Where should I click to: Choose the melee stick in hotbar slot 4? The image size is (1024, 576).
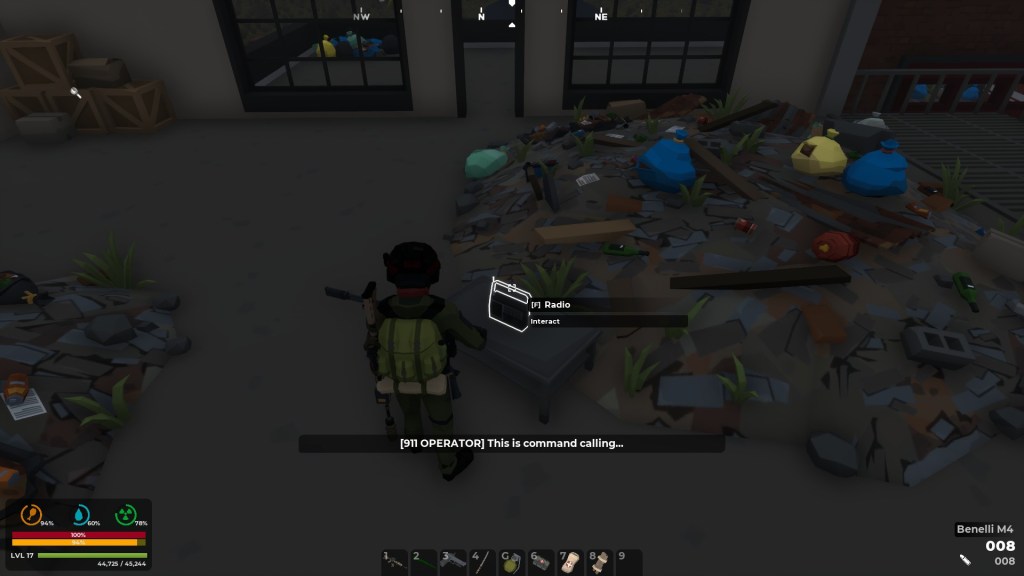click(483, 561)
